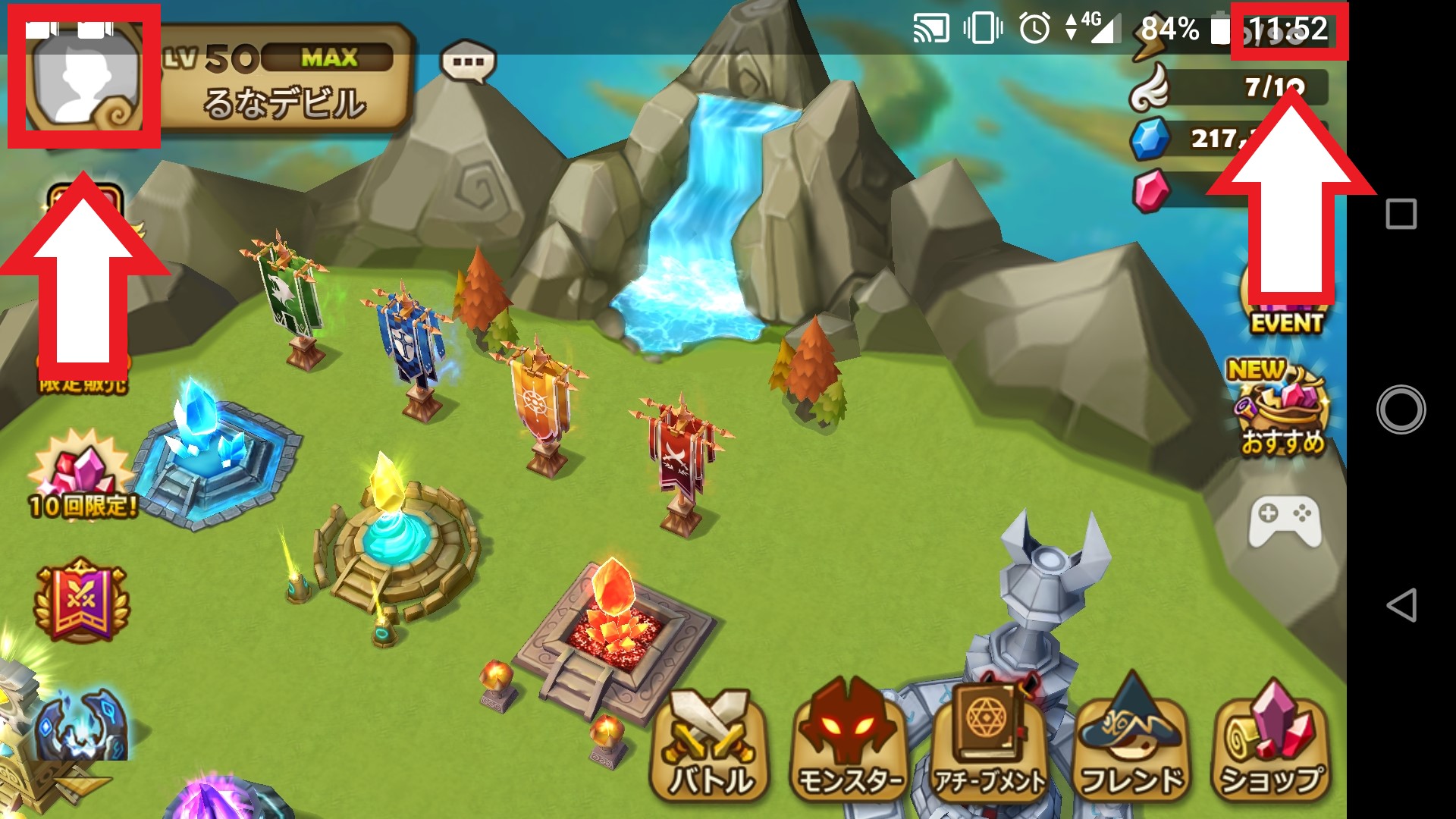Open the おすすめ recommended treasure offer
Screen dimensions: 1456x819
tap(1282, 409)
